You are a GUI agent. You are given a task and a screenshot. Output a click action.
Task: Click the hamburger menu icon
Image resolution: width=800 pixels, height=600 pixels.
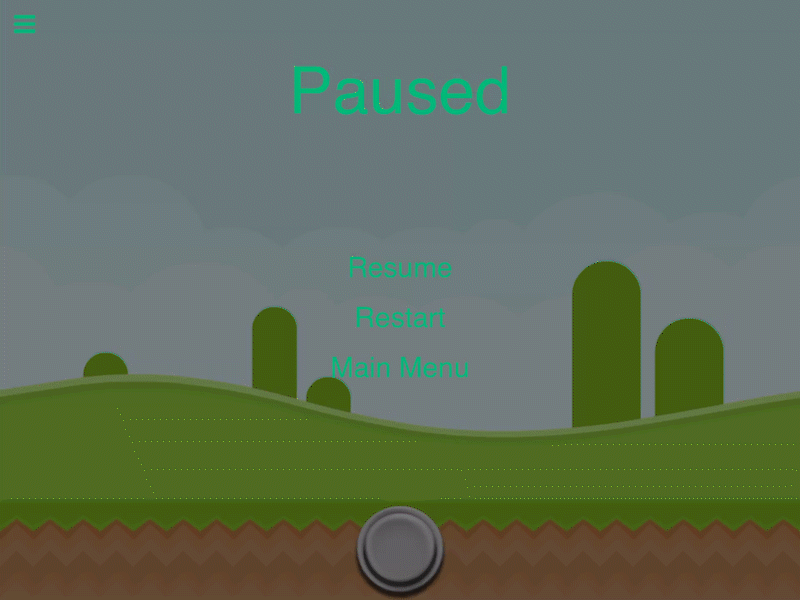tap(25, 24)
